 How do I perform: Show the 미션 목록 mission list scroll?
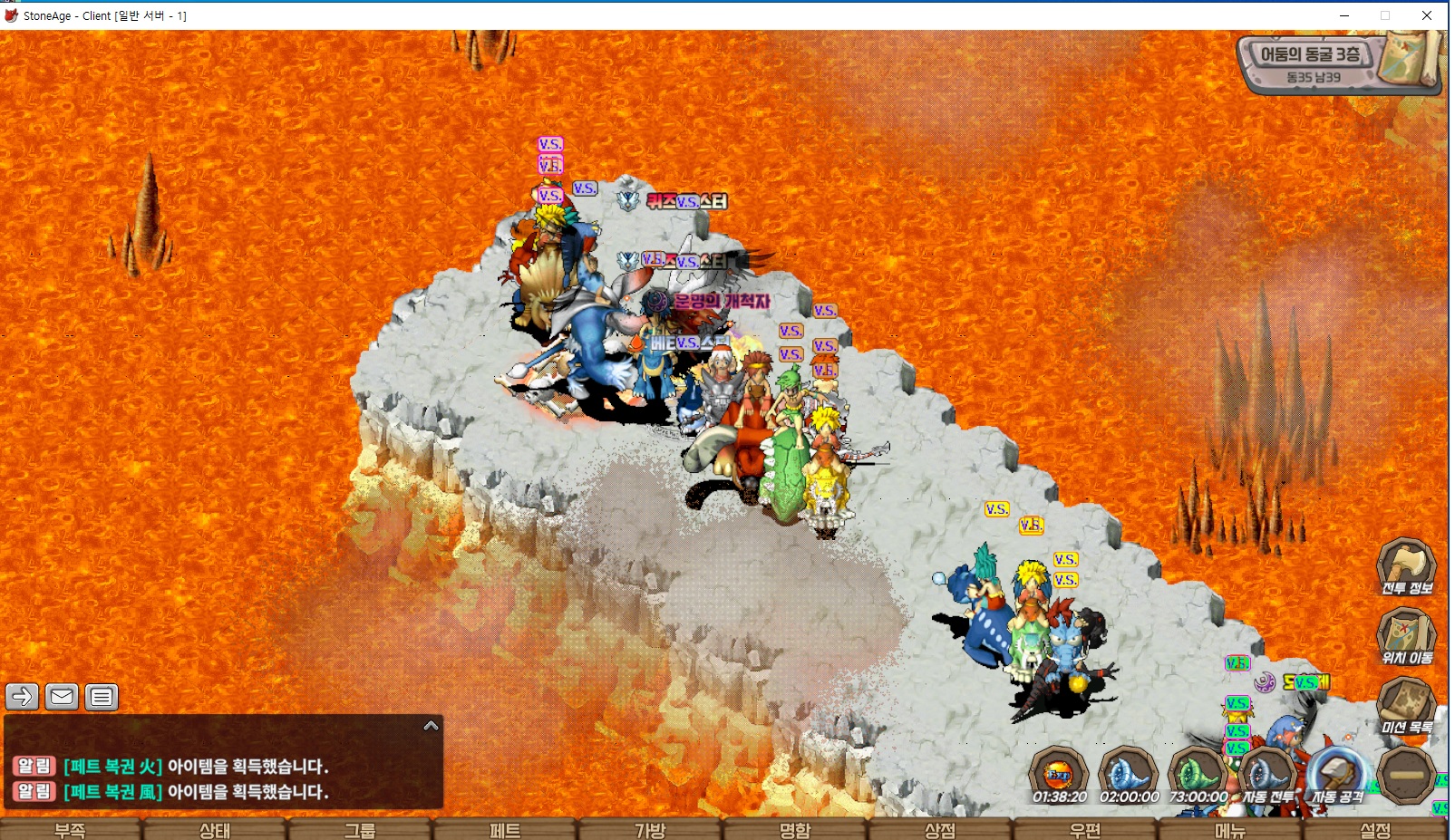1406,705
